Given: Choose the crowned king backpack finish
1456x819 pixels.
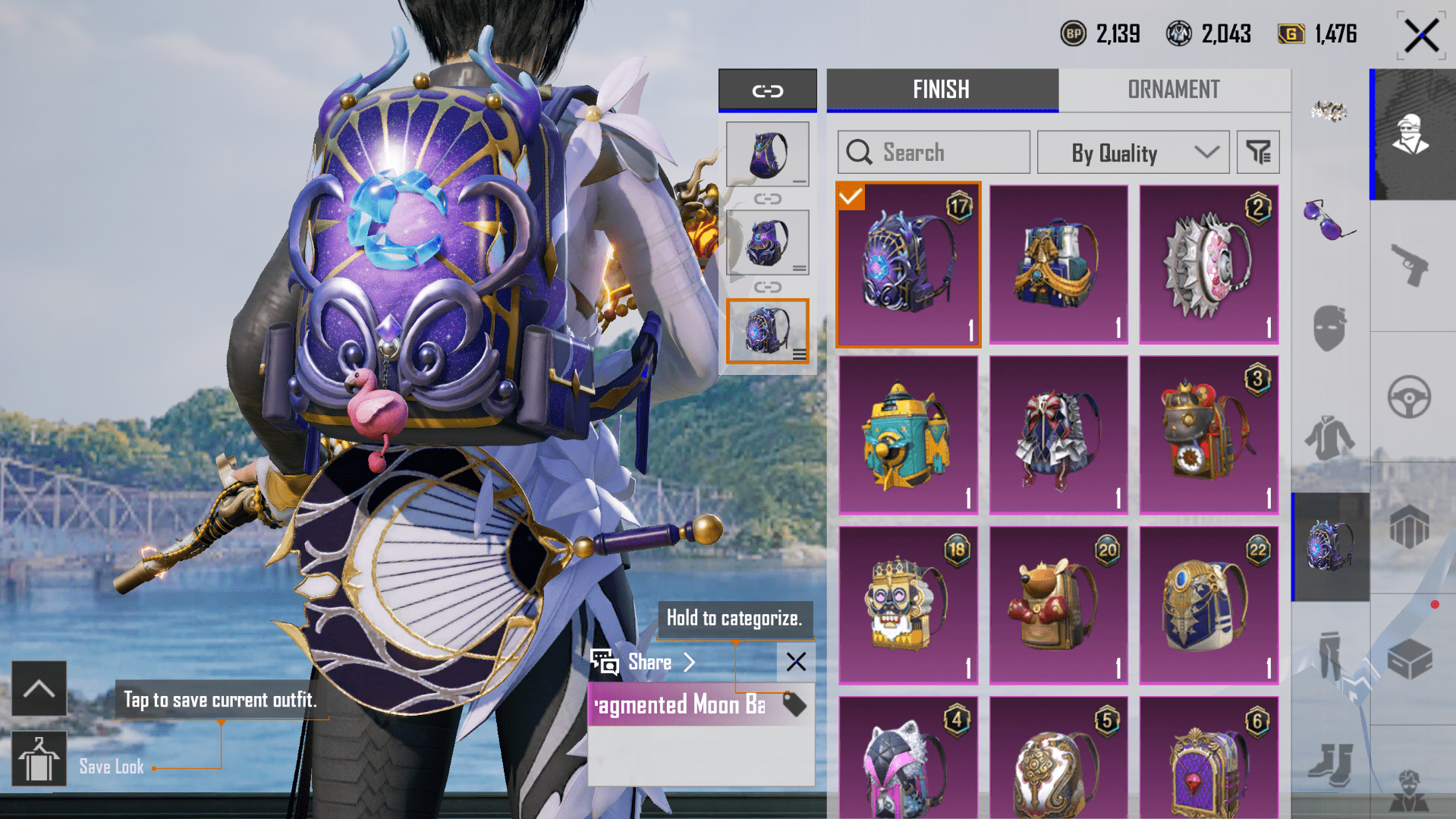Looking at the screenshot, I should point(1209,435).
